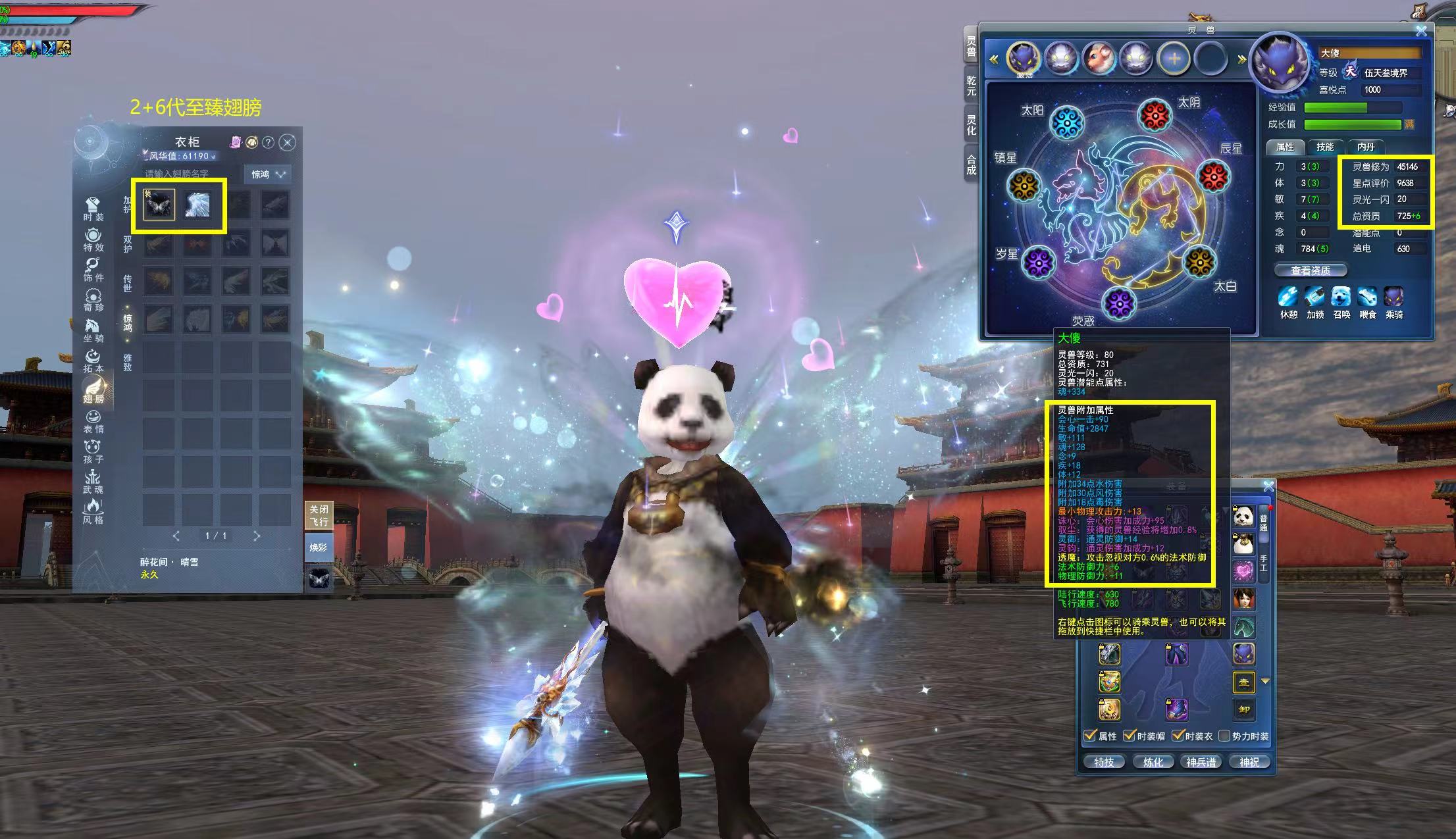1456x839 pixels.
Task: Open the 内丹 tab
Action: [1365, 147]
